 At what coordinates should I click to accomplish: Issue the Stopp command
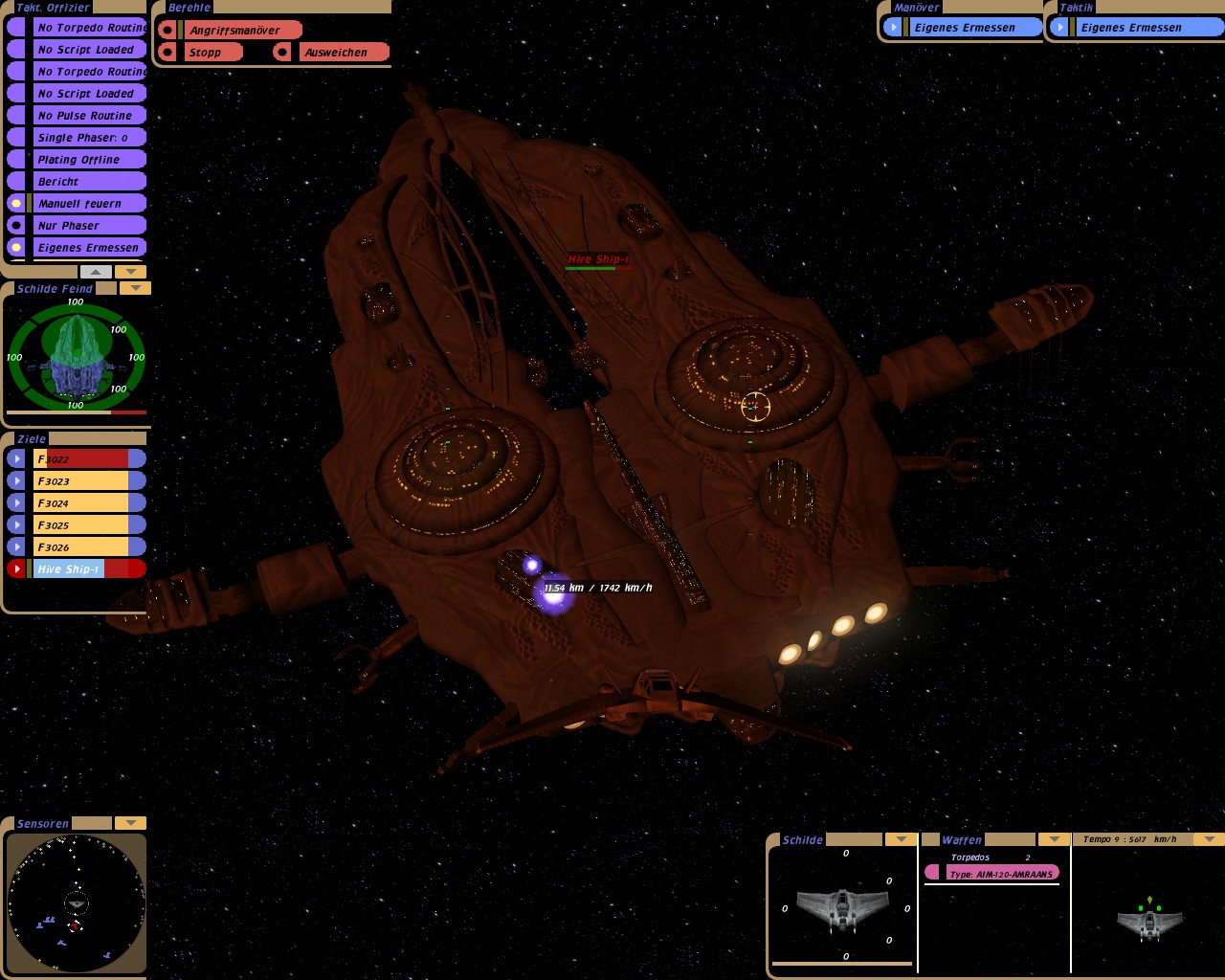coord(212,53)
